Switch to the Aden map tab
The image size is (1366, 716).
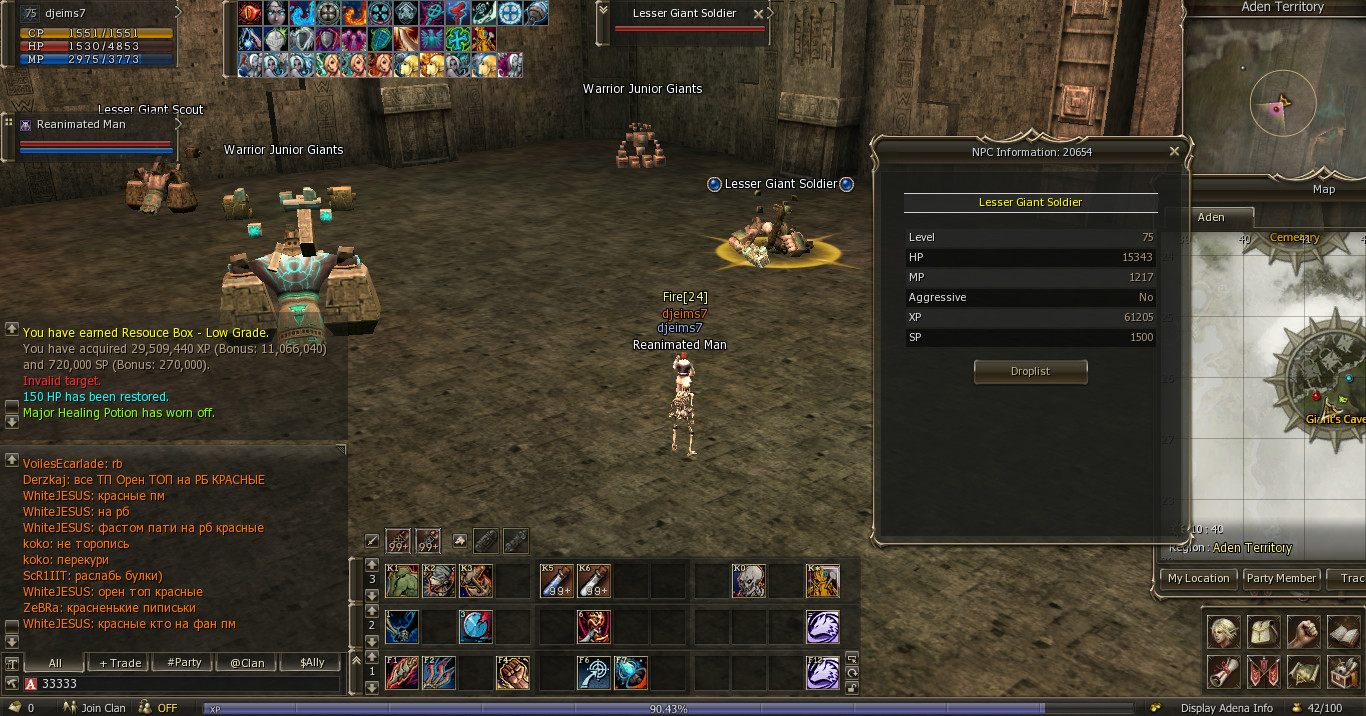(1211, 217)
